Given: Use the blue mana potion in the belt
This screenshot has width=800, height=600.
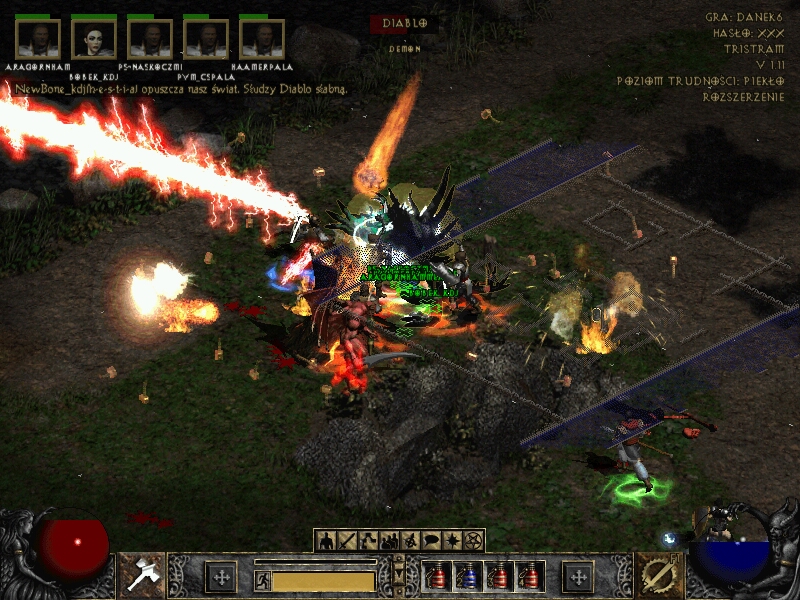Looking at the screenshot, I should click(x=467, y=576).
